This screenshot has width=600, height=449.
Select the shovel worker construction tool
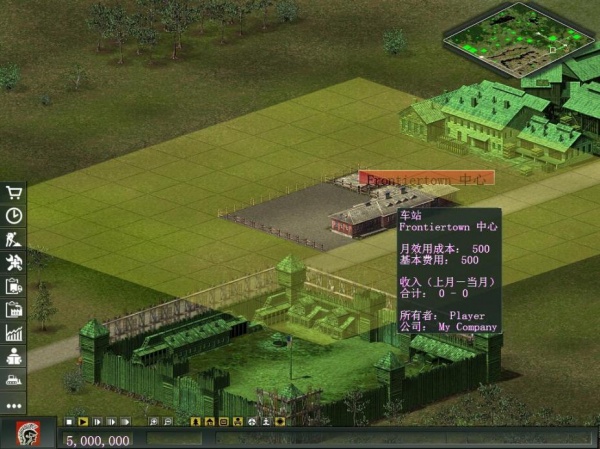click(x=14, y=238)
